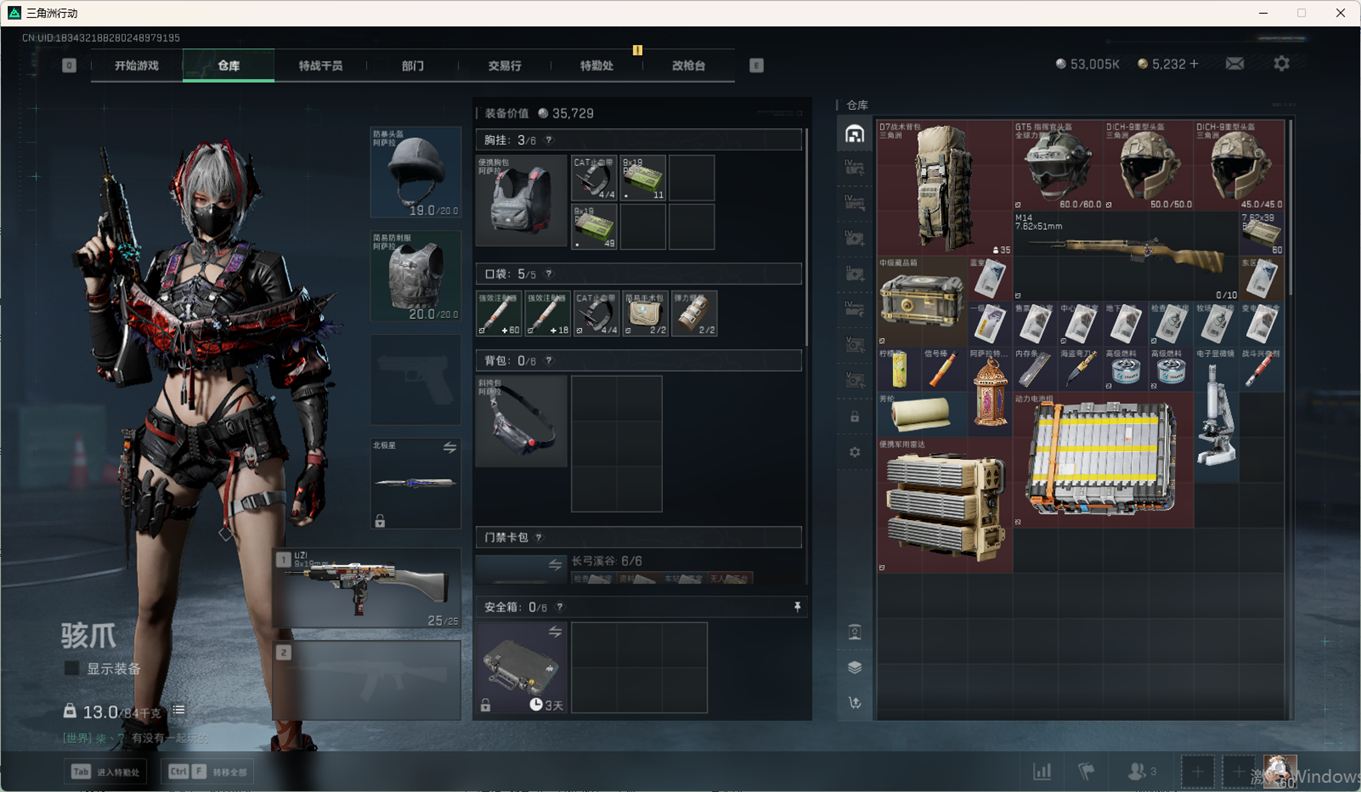Open the mail envelope icon
This screenshot has height=792, width=1361.
[1235, 63]
